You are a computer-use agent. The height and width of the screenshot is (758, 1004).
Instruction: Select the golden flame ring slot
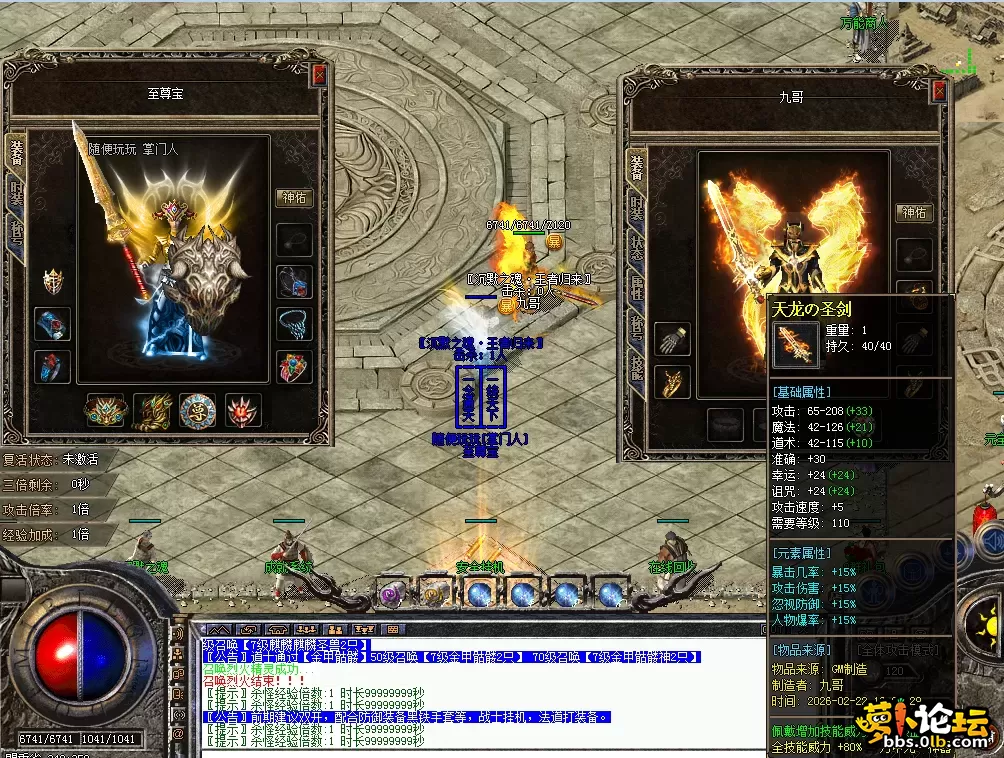click(672, 381)
